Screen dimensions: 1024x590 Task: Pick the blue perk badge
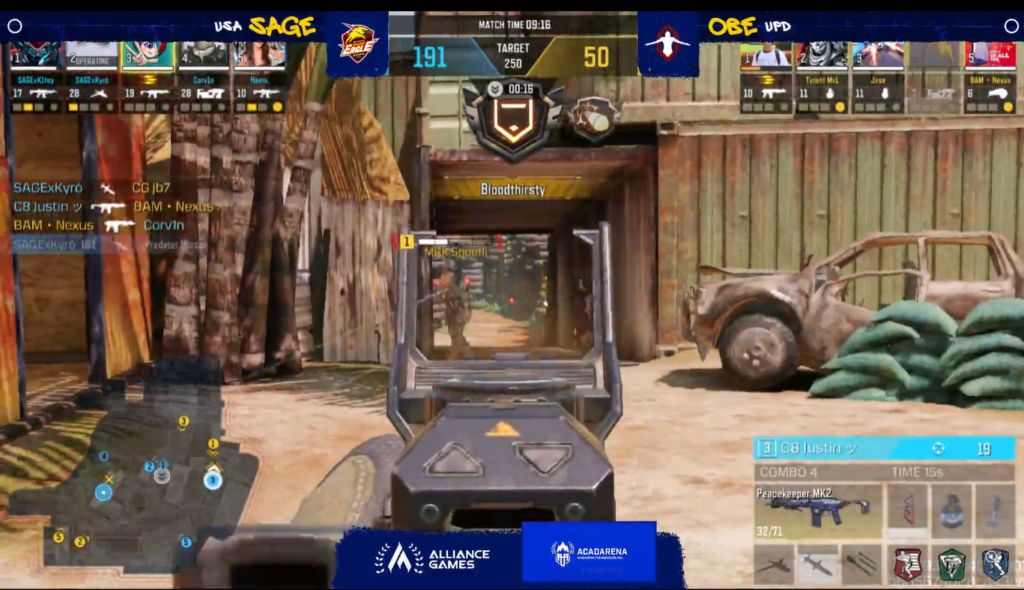[994, 564]
